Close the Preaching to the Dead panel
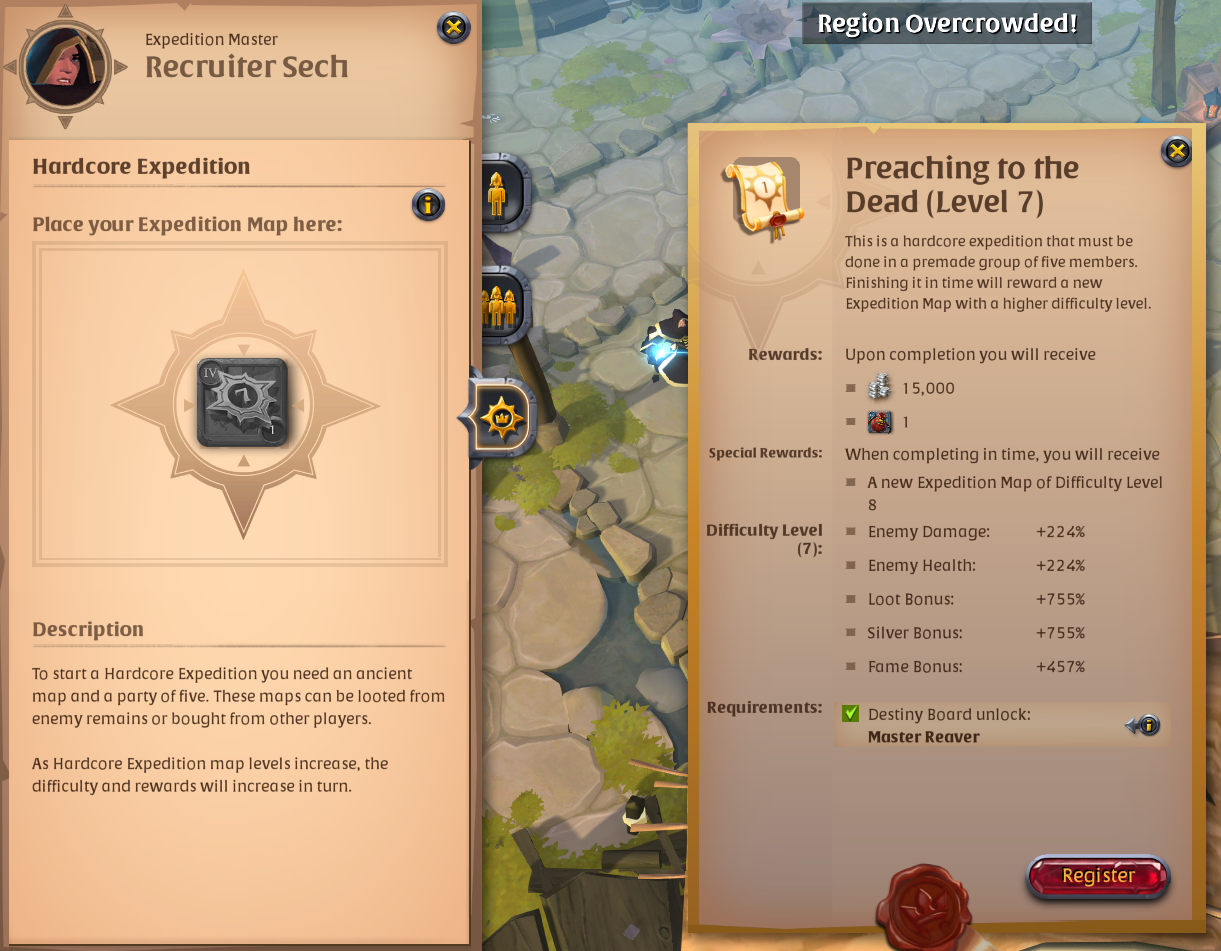Viewport: 1221px width, 951px height. (1177, 151)
